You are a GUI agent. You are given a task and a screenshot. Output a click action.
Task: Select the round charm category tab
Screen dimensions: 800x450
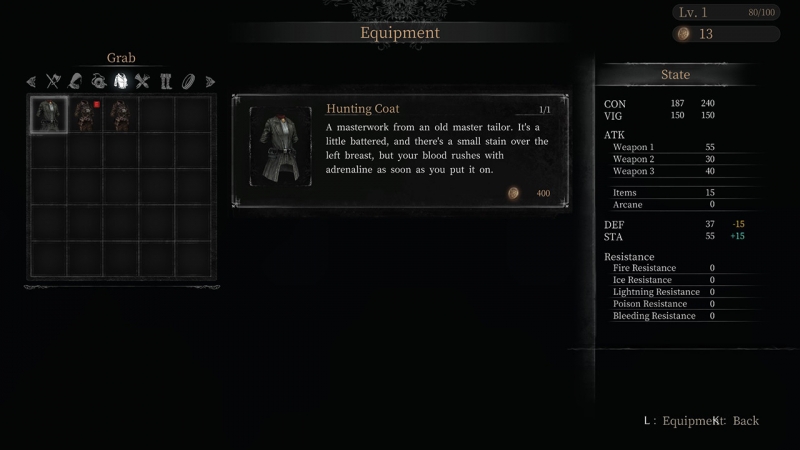[x=98, y=81]
